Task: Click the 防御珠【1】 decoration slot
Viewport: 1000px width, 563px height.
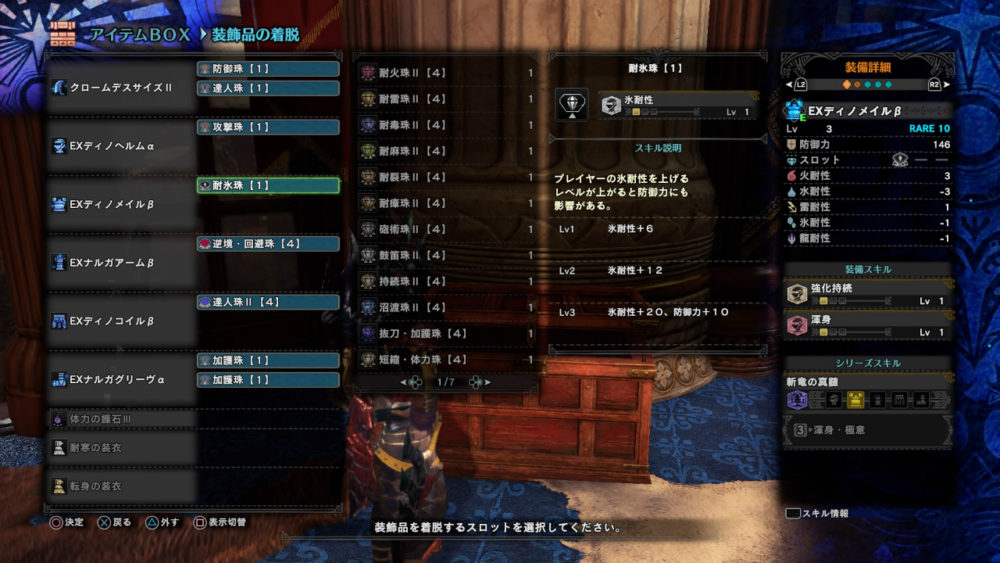Action: pos(268,69)
